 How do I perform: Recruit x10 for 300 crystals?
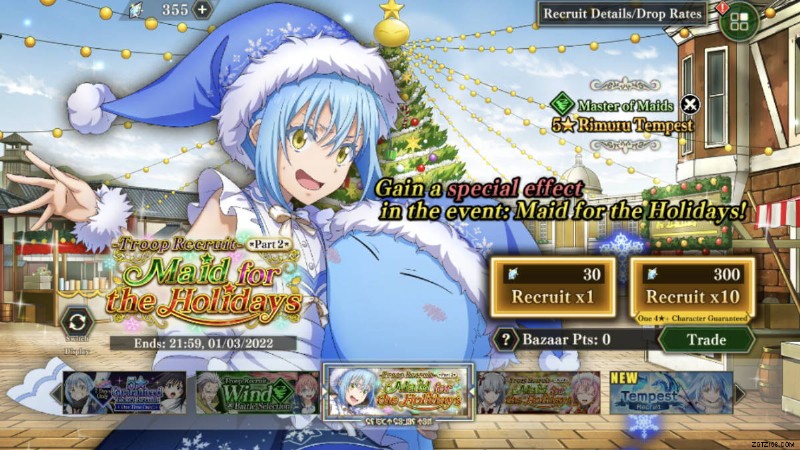(692, 289)
